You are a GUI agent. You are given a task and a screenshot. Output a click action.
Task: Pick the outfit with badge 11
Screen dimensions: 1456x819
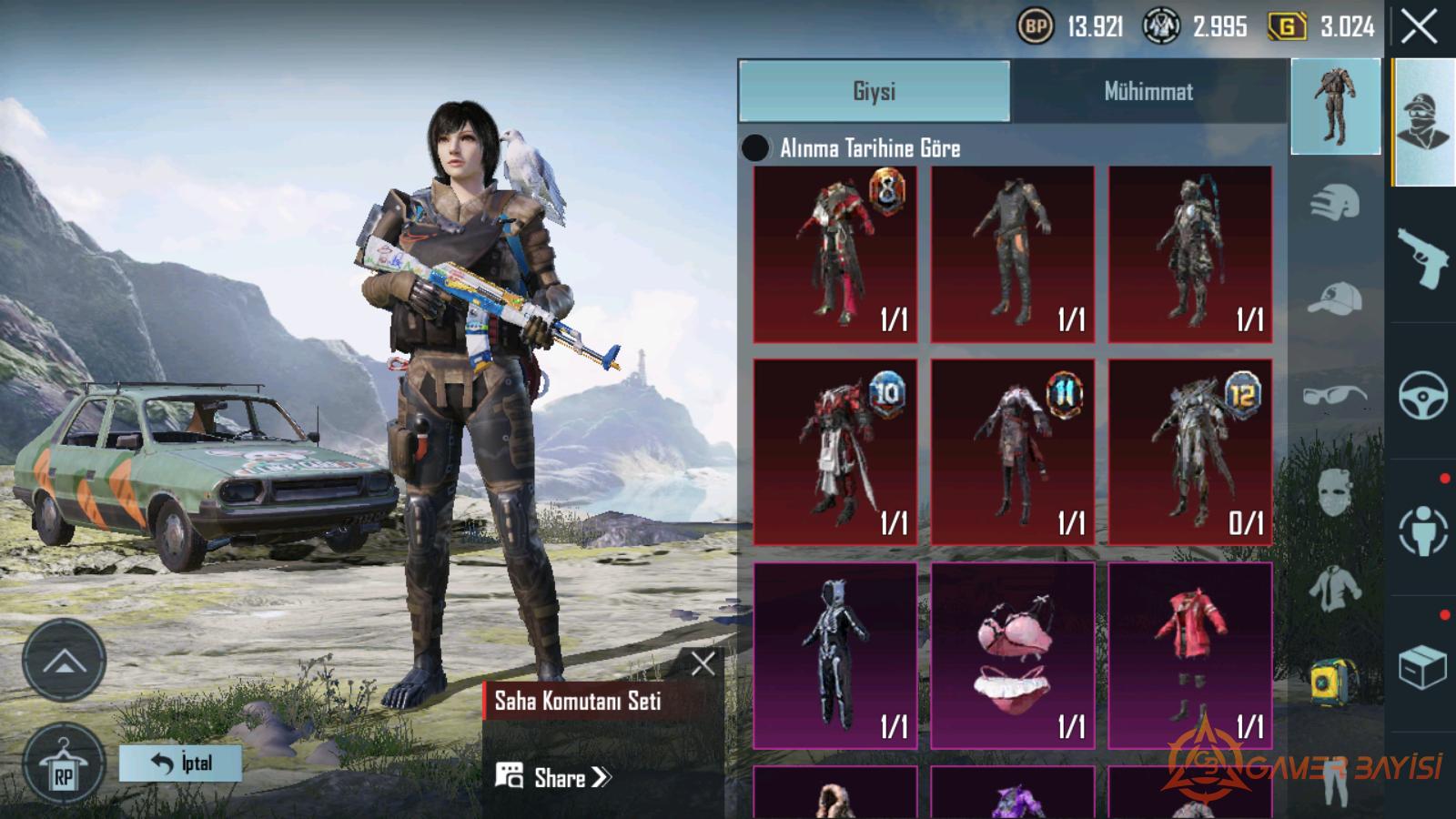(x=1013, y=452)
